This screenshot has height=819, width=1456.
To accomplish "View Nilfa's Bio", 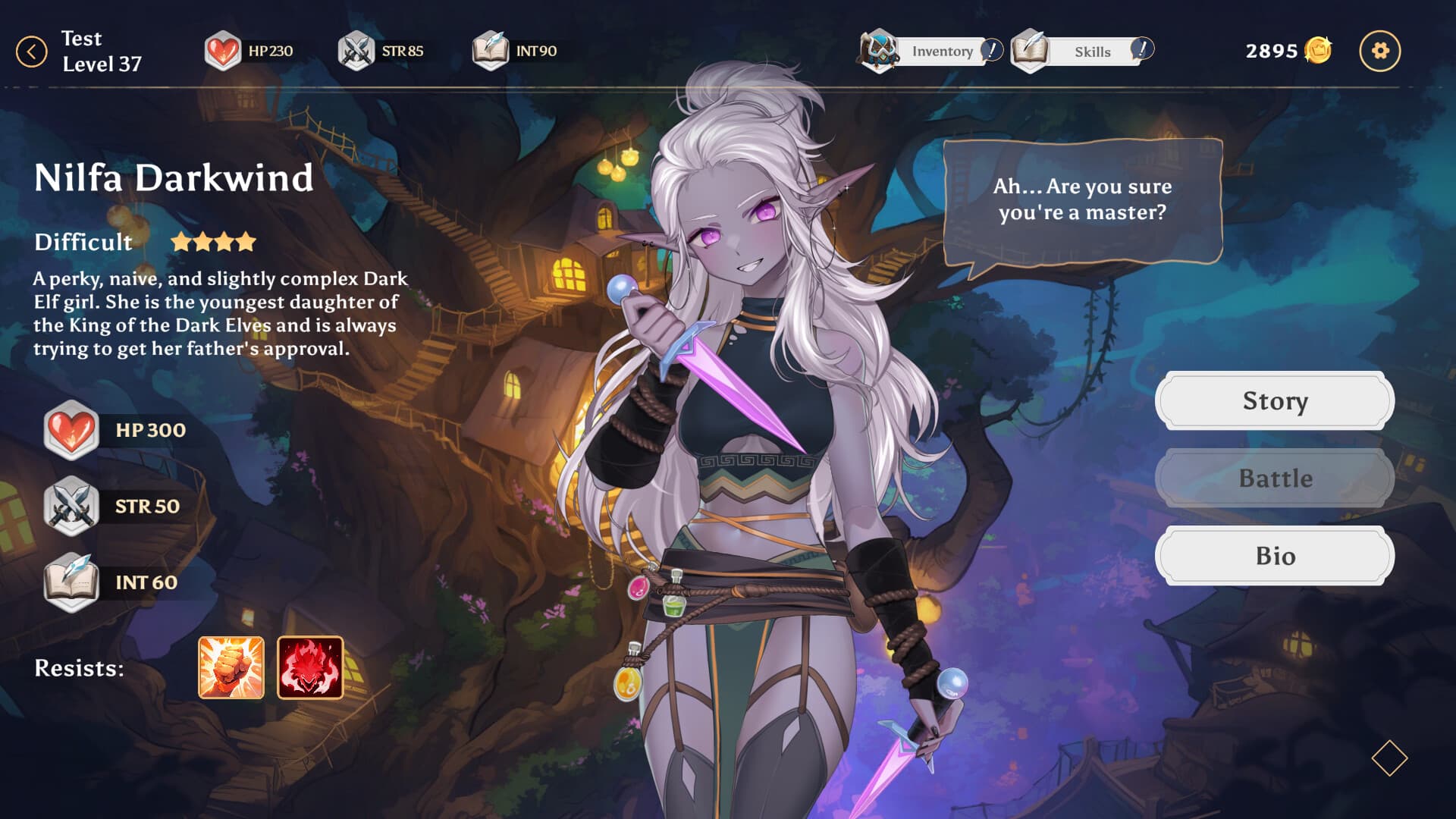I will pyautogui.click(x=1274, y=555).
